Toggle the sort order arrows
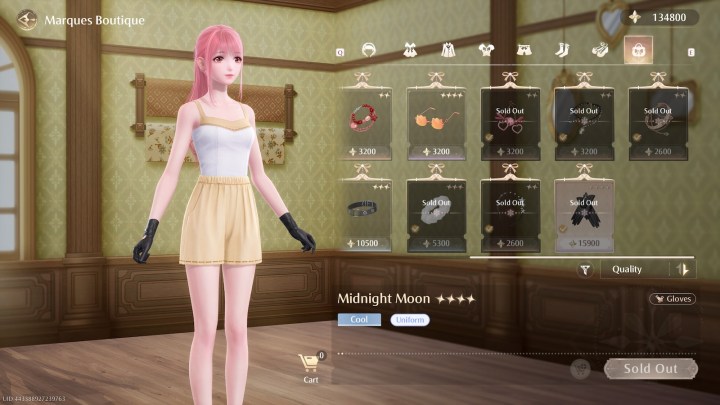 [x=684, y=269]
